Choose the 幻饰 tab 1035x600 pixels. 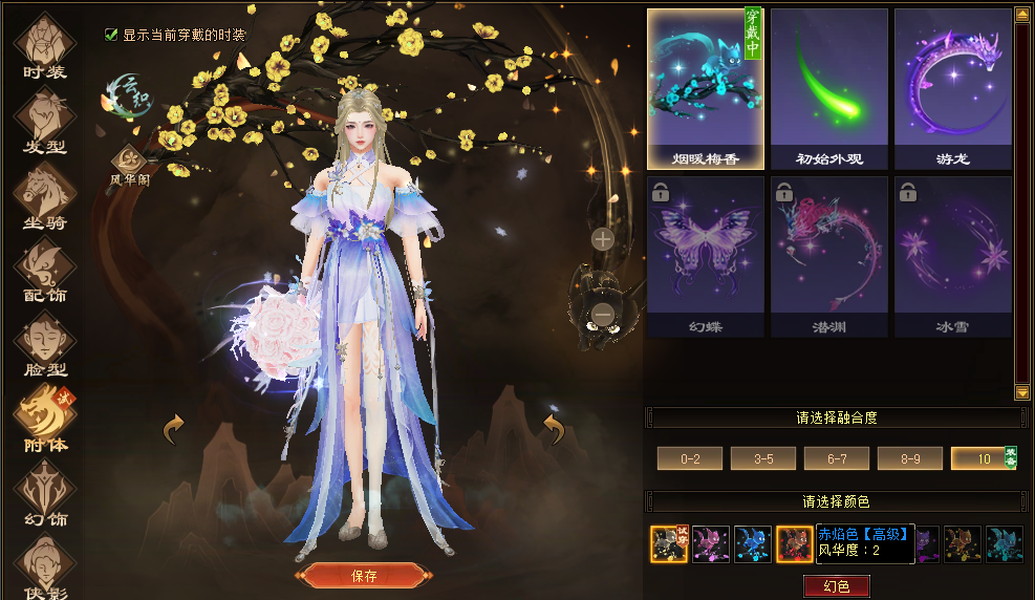[45, 495]
